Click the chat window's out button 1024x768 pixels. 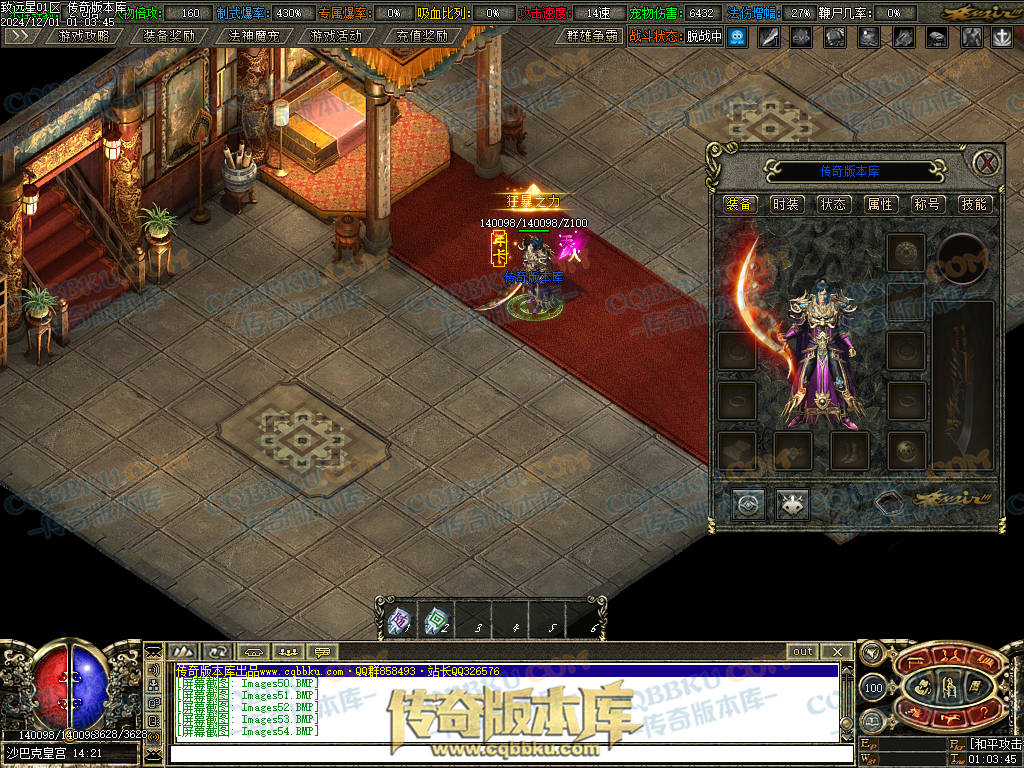coord(803,652)
